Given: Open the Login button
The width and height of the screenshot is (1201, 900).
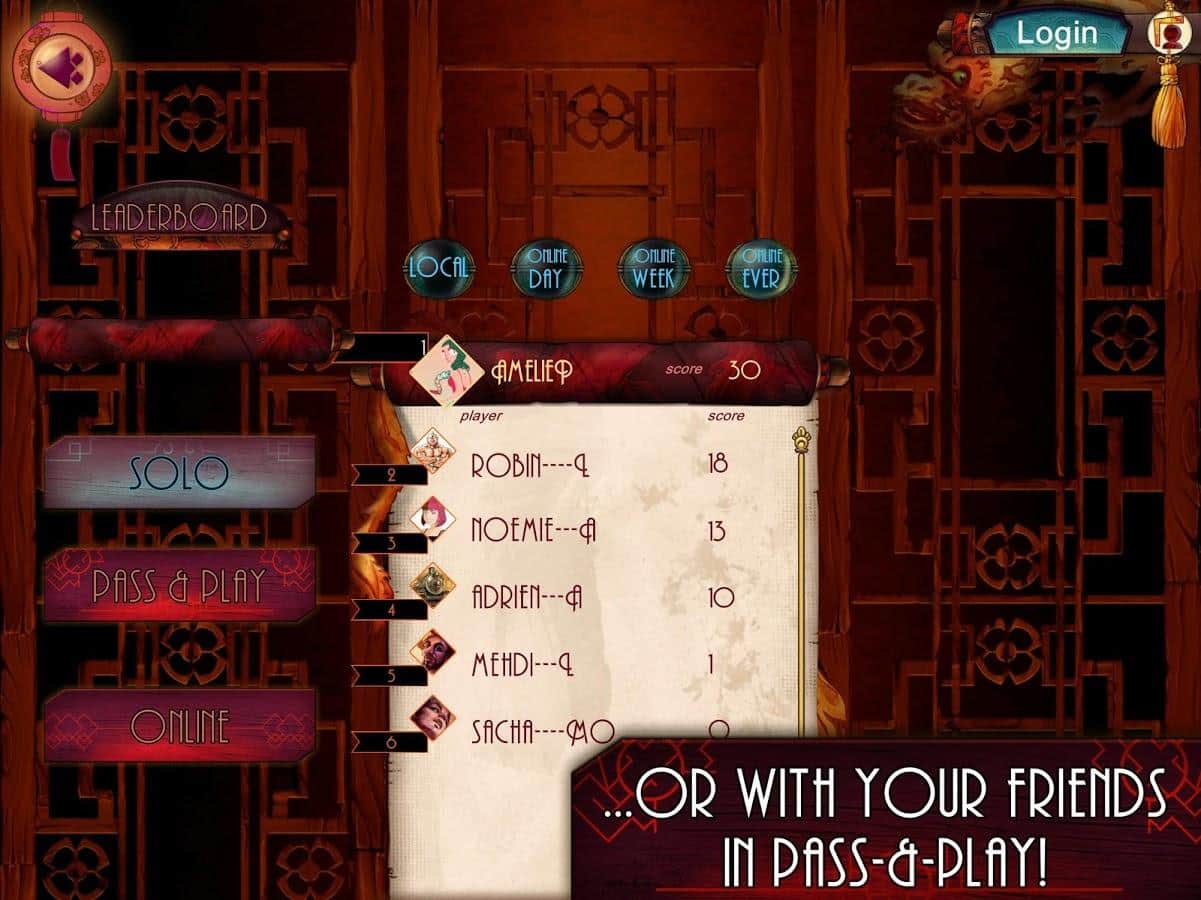Looking at the screenshot, I should [1057, 33].
